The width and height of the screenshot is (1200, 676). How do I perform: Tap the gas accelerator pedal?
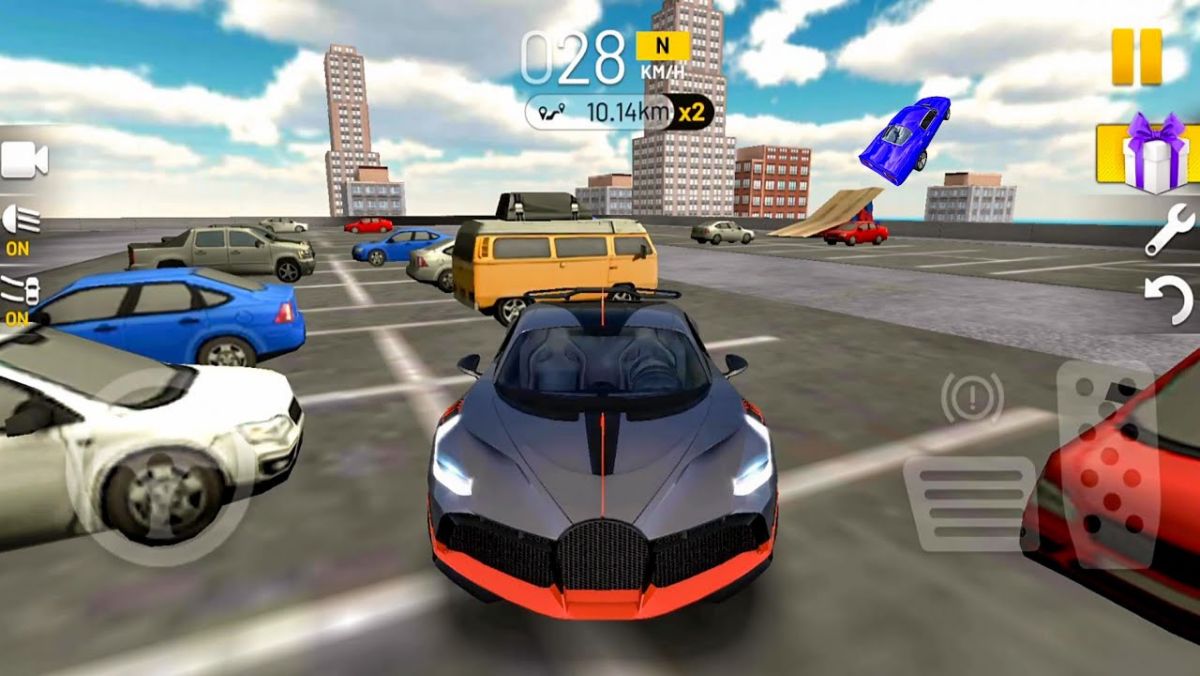tap(1107, 463)
